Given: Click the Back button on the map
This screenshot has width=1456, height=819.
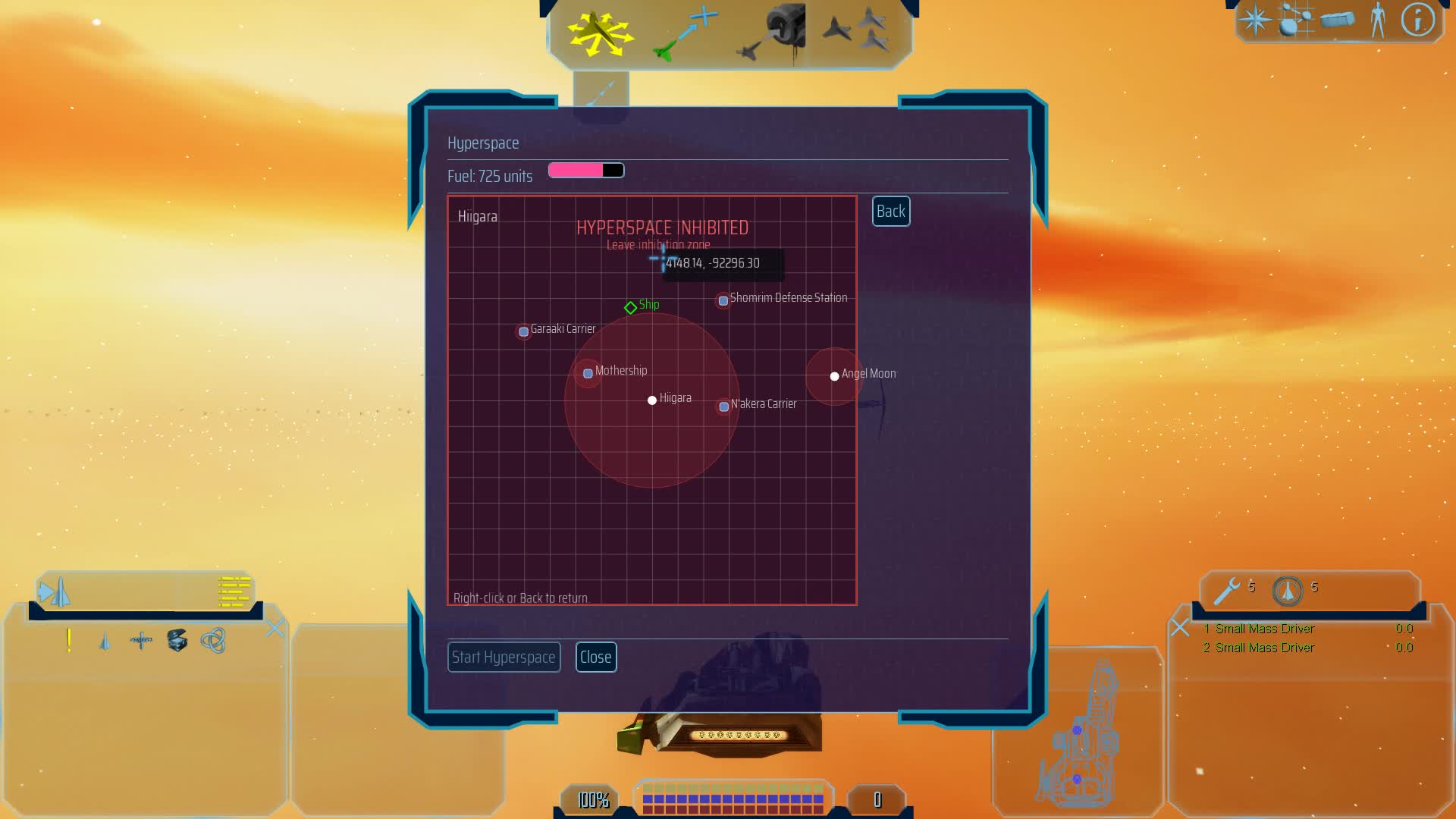Looking at the screenshot, I should 890,212.
